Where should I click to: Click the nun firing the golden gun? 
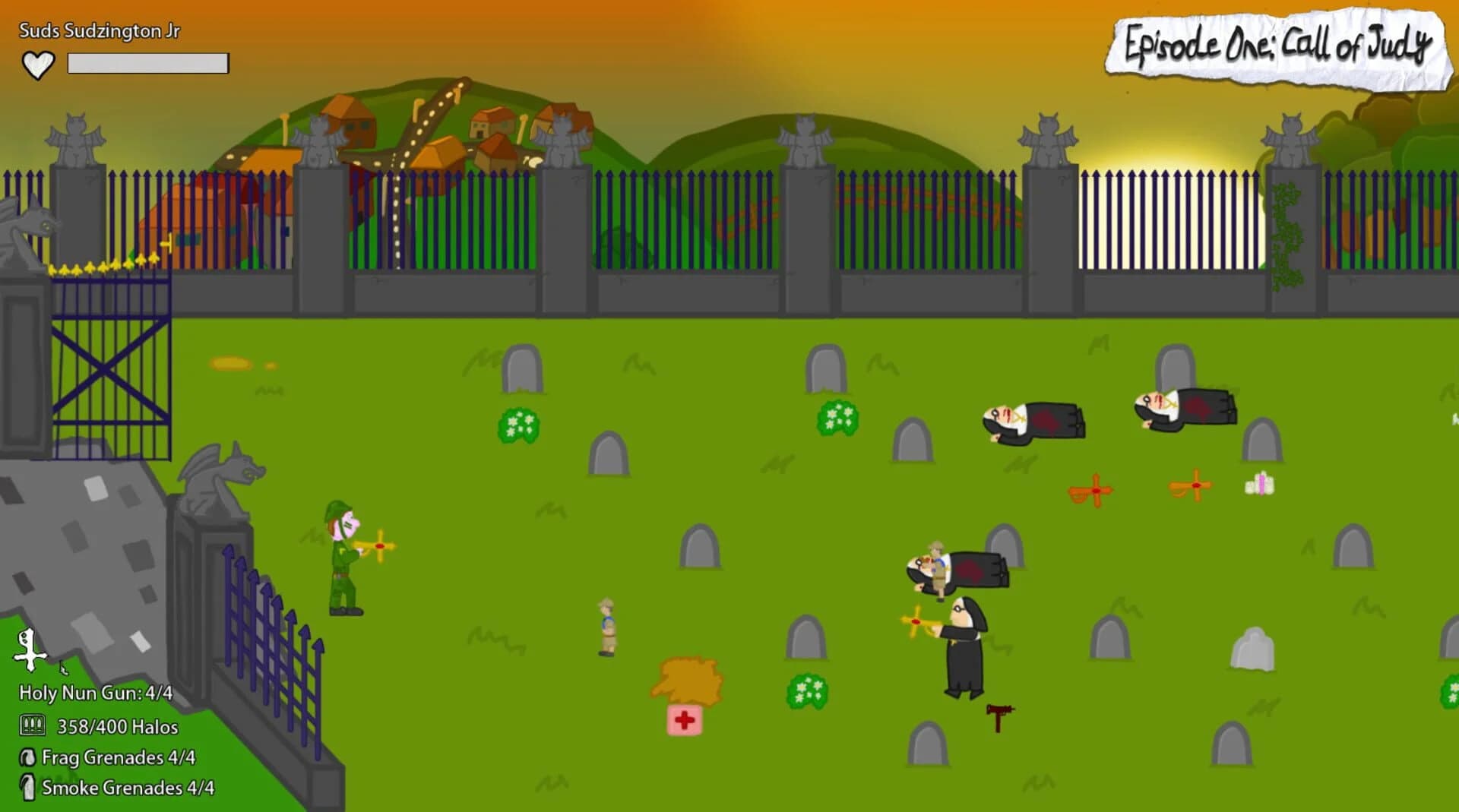point(962,653)
